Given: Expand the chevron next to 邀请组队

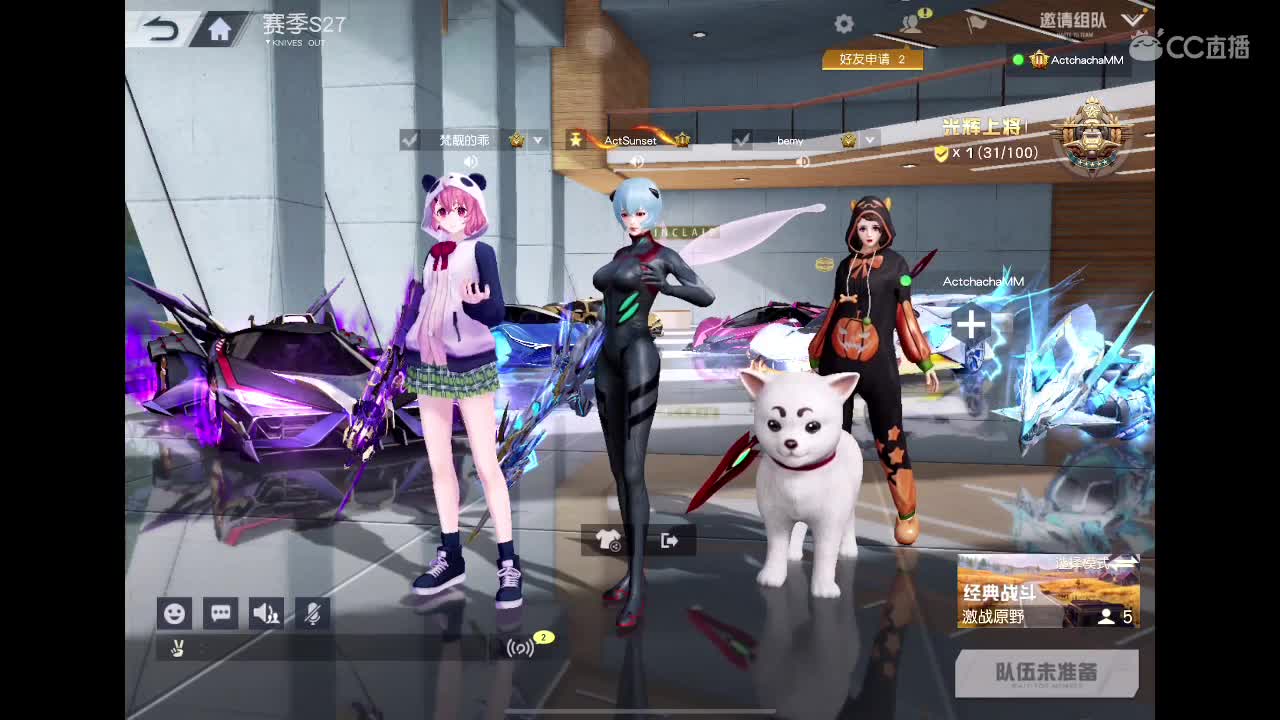Looking at the screenshot, I should click(x=1134, y=18).
